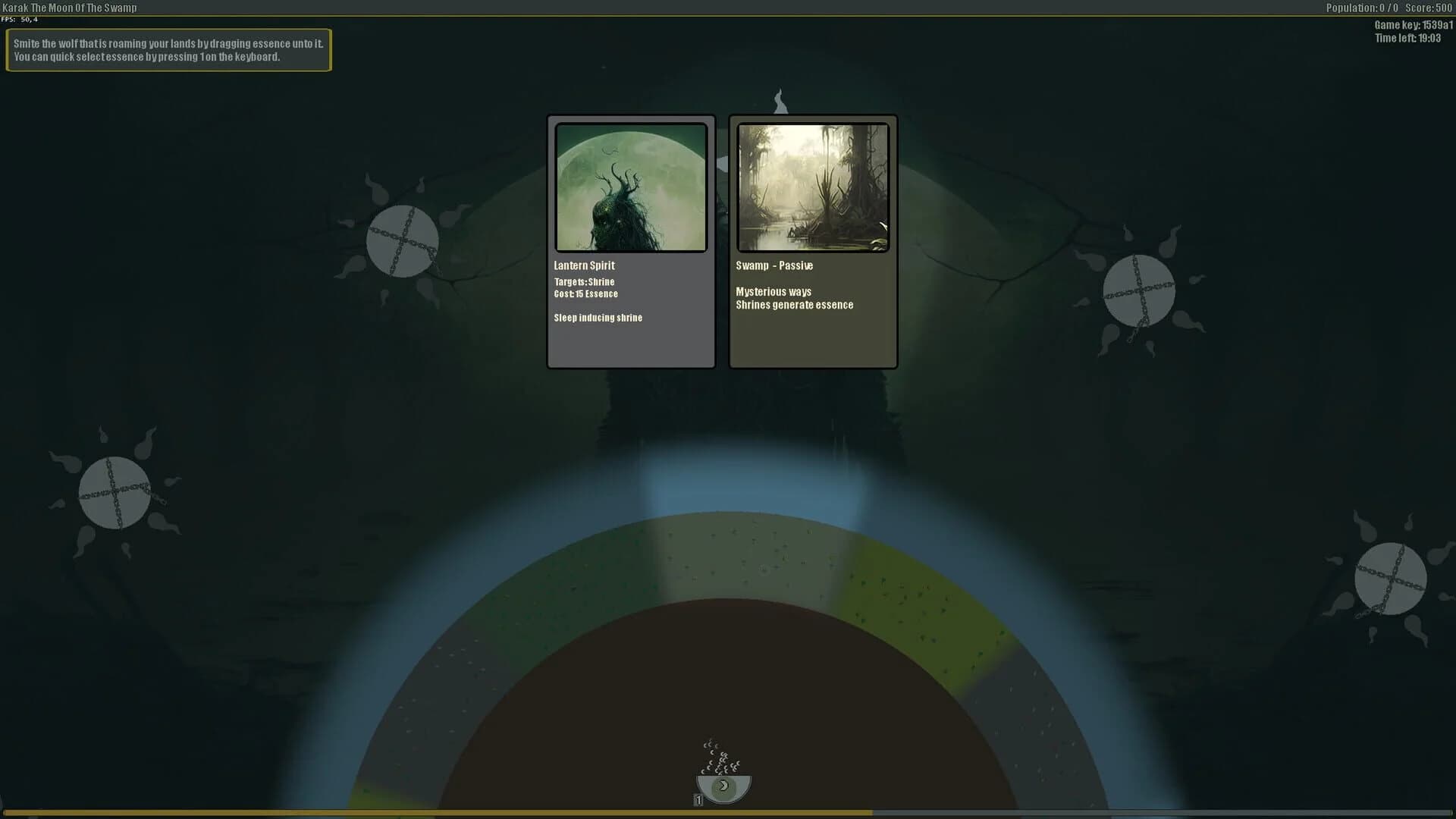
Task: Click the chained sun icon left of the cards
Action: (402, 240)
